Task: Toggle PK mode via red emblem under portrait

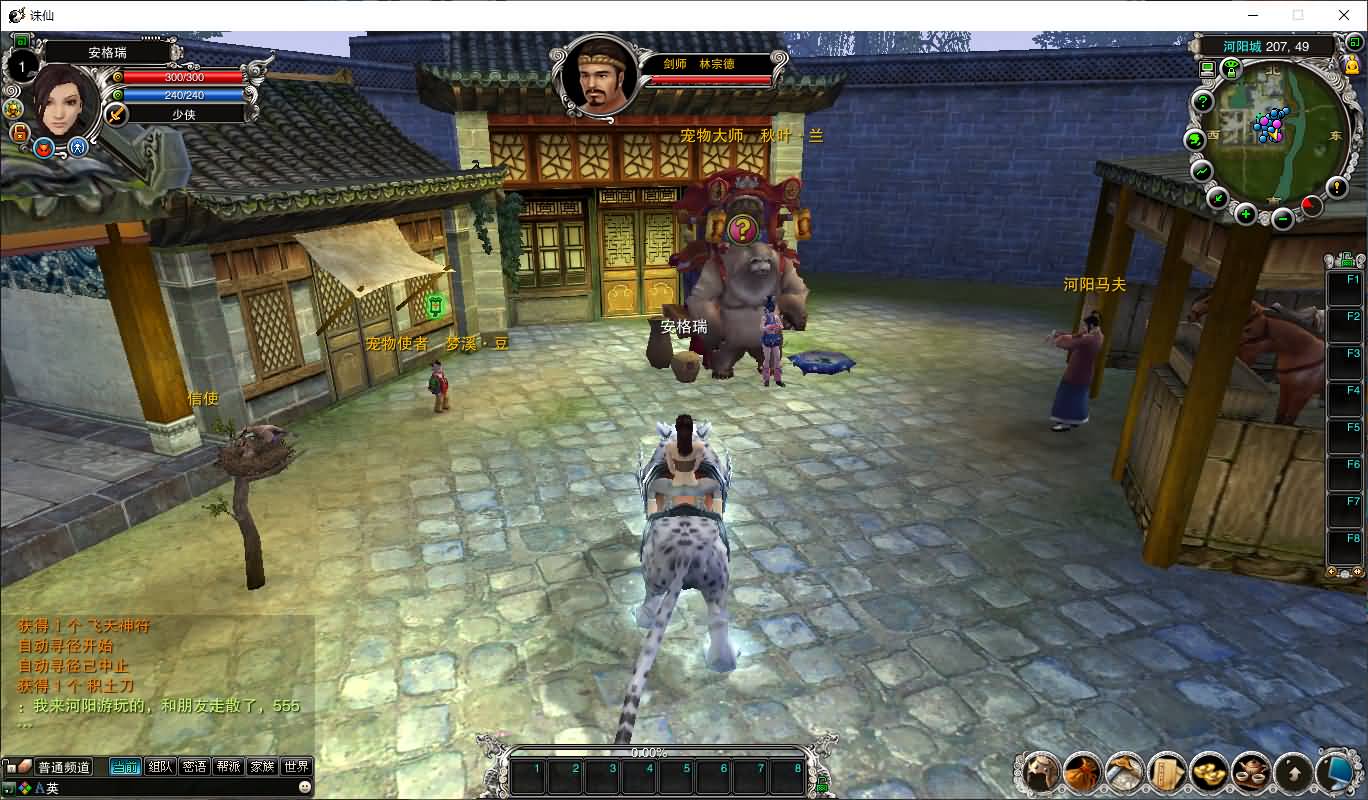Action: point(43,148)
